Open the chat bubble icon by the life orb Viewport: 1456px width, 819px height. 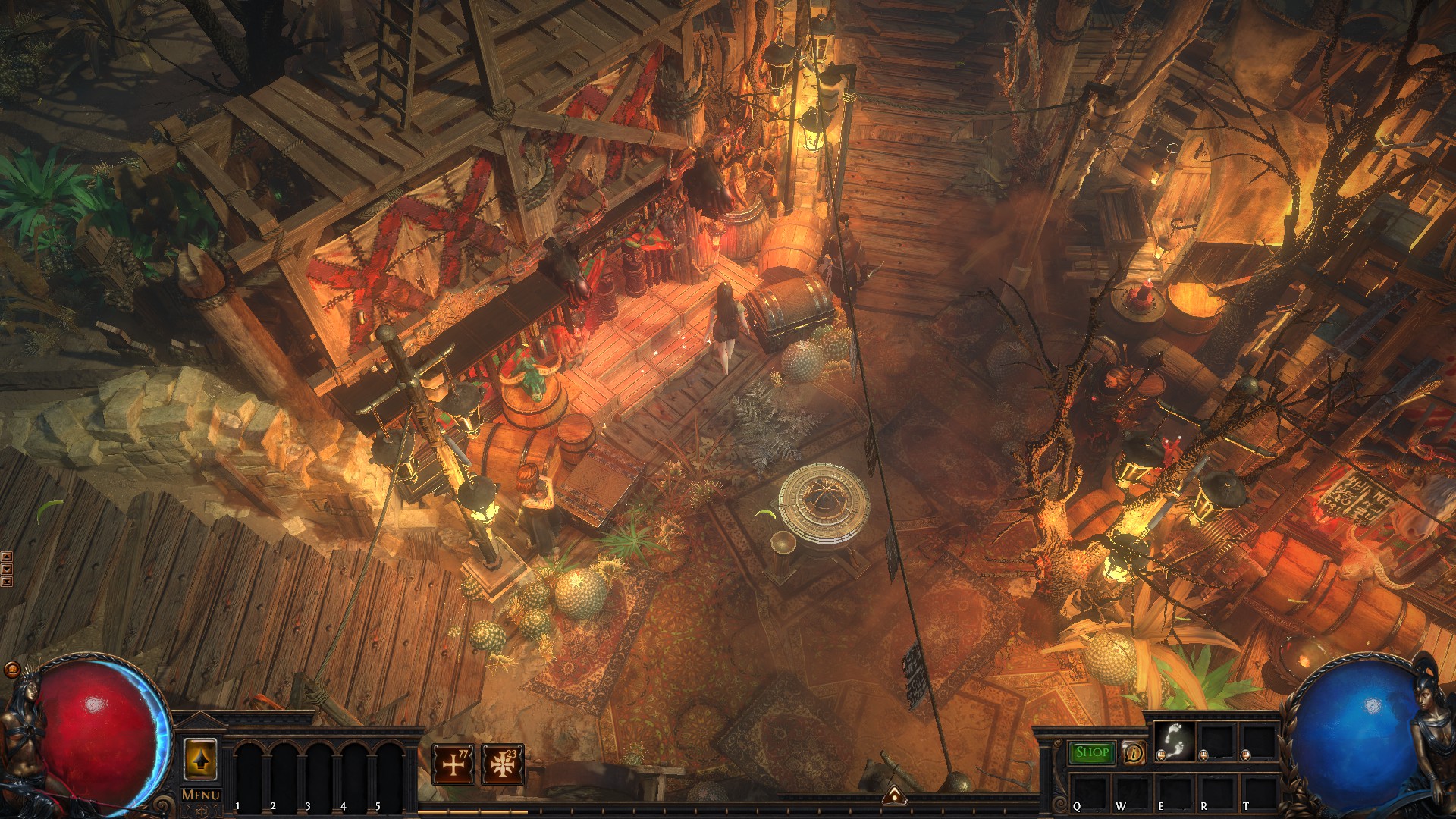point(12,670)
